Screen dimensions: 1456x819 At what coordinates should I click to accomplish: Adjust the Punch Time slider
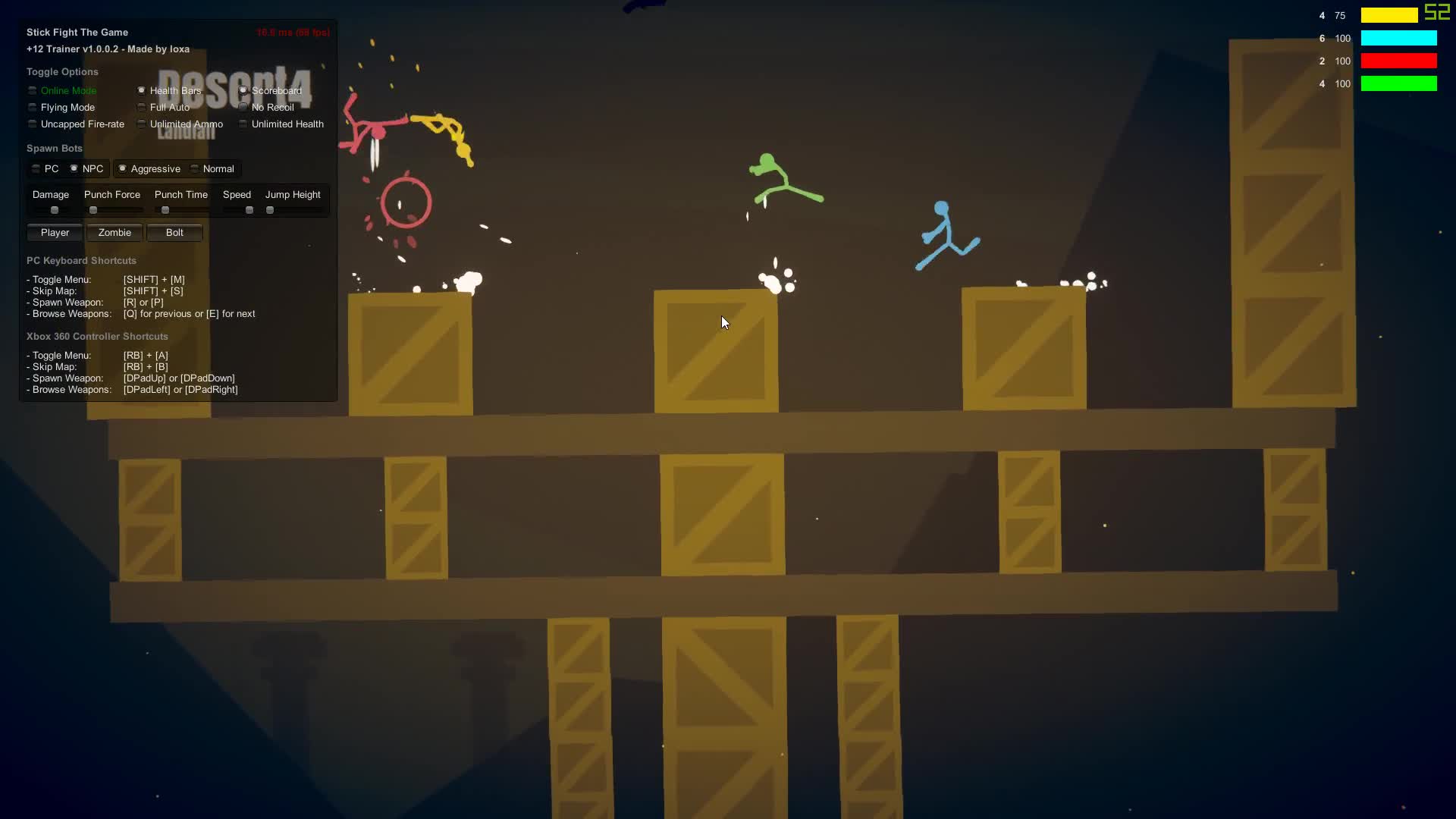165,210
